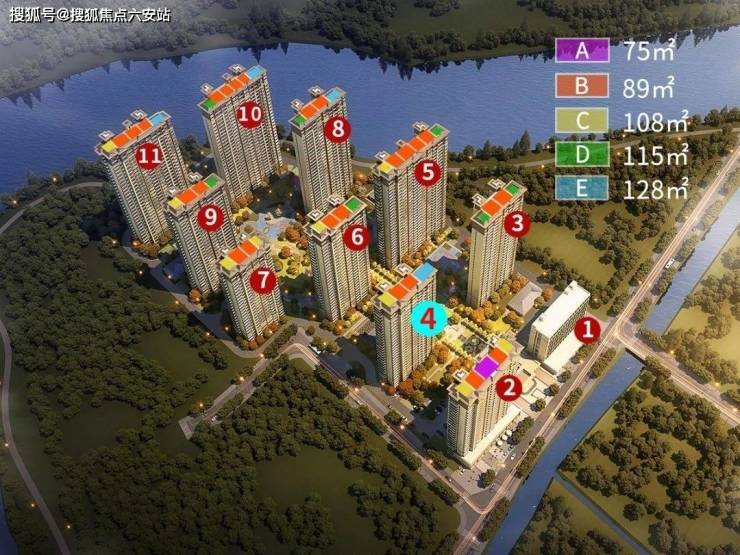Viewport: 740px width, 555px height.
Task: Select building marker number 11
Action: tap(150, 155)
